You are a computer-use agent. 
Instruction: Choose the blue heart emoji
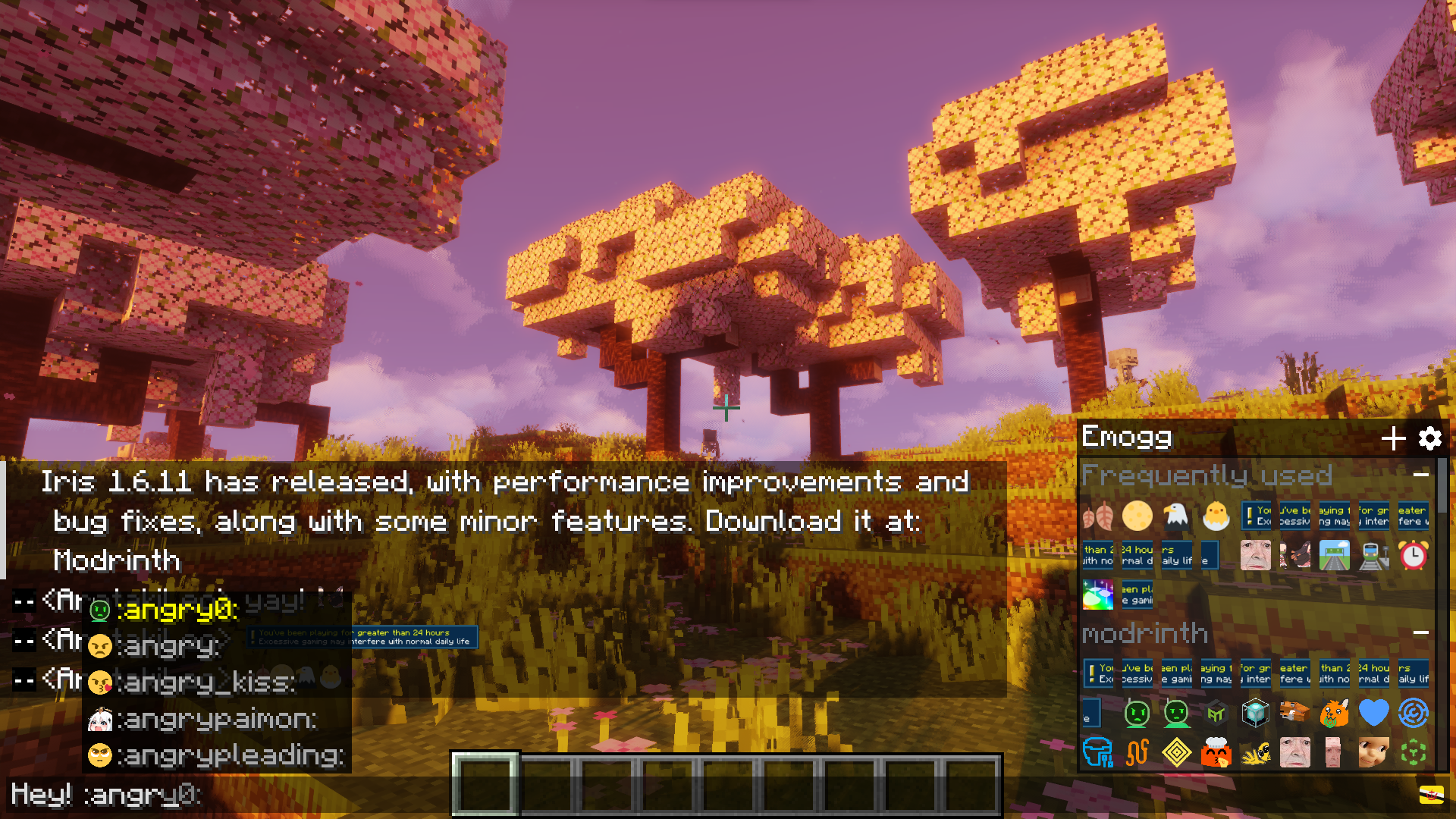pos(1373,714)
